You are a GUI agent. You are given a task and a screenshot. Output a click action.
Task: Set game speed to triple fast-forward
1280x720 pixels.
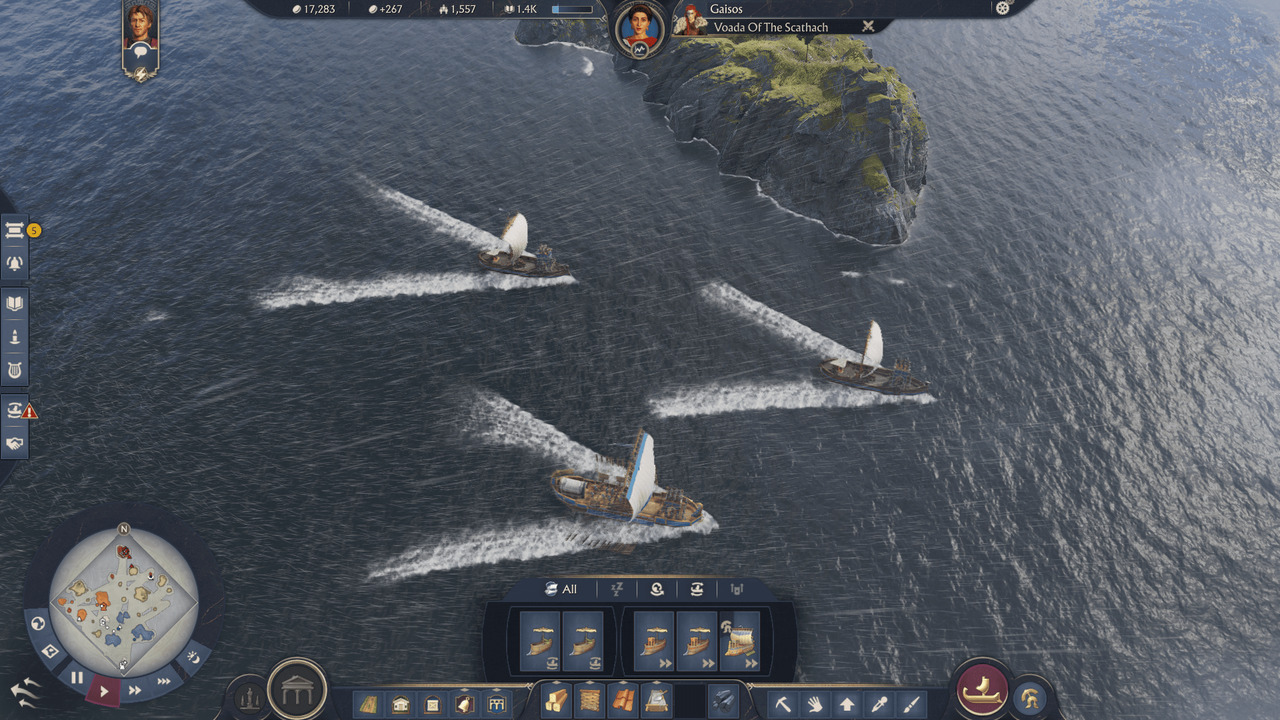164,680
